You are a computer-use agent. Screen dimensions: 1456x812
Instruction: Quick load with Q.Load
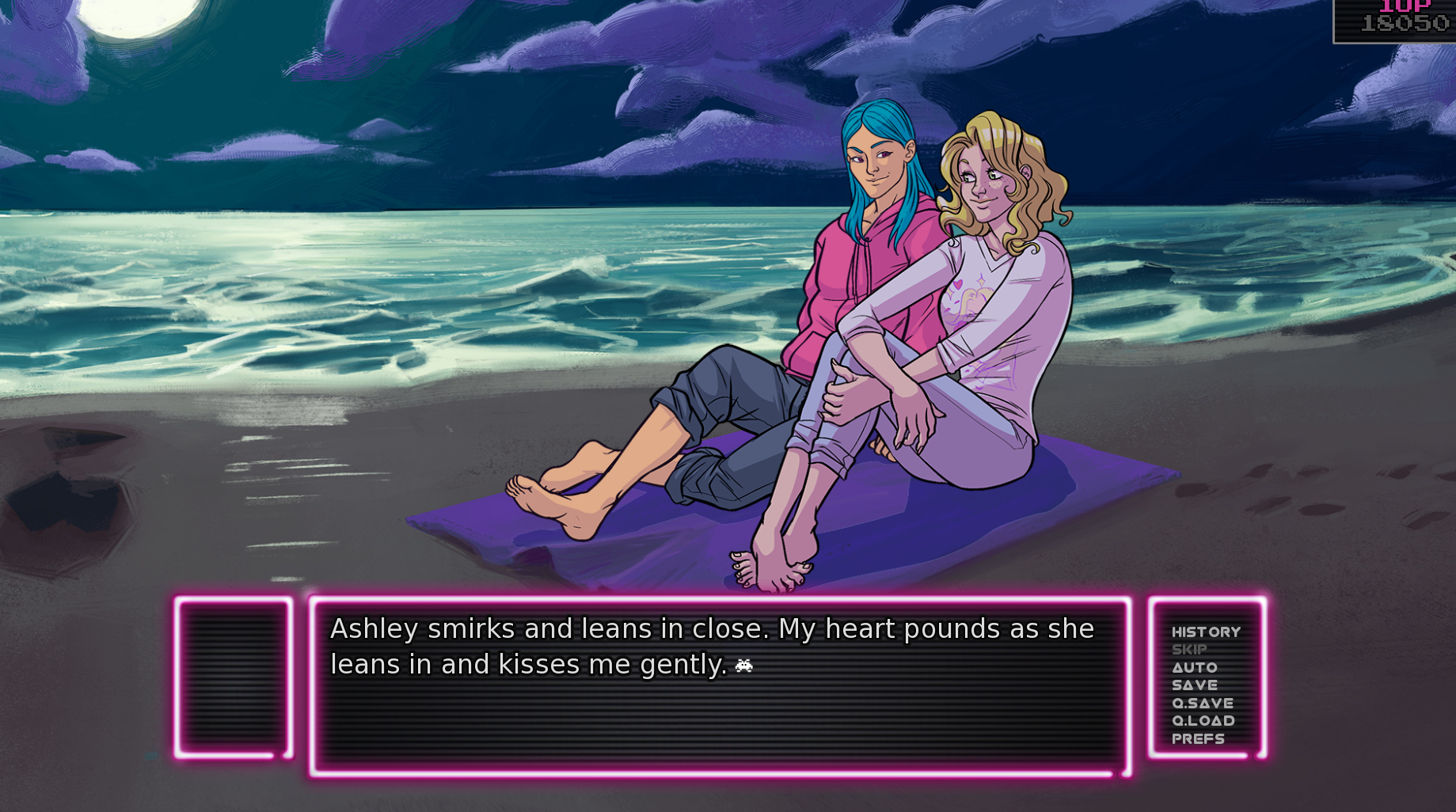[1203, 721]
